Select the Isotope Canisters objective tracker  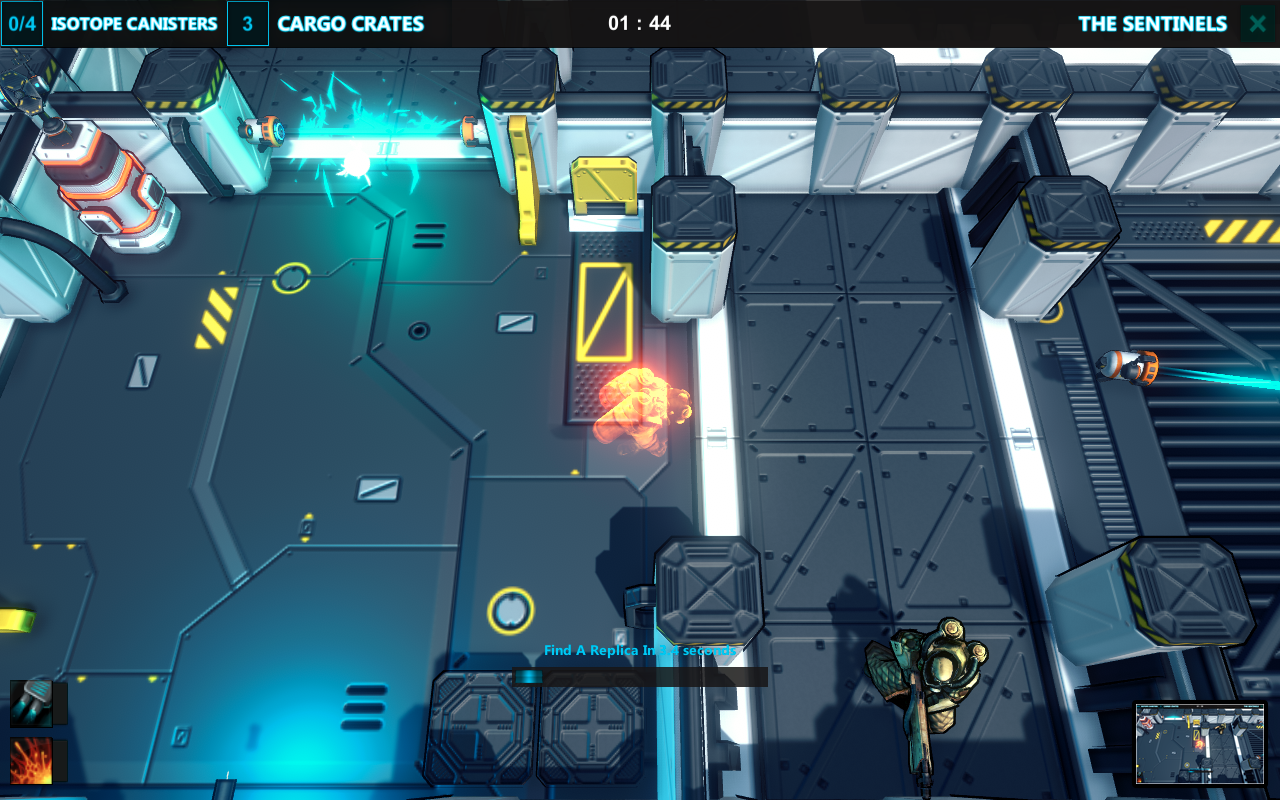(112, 24)
